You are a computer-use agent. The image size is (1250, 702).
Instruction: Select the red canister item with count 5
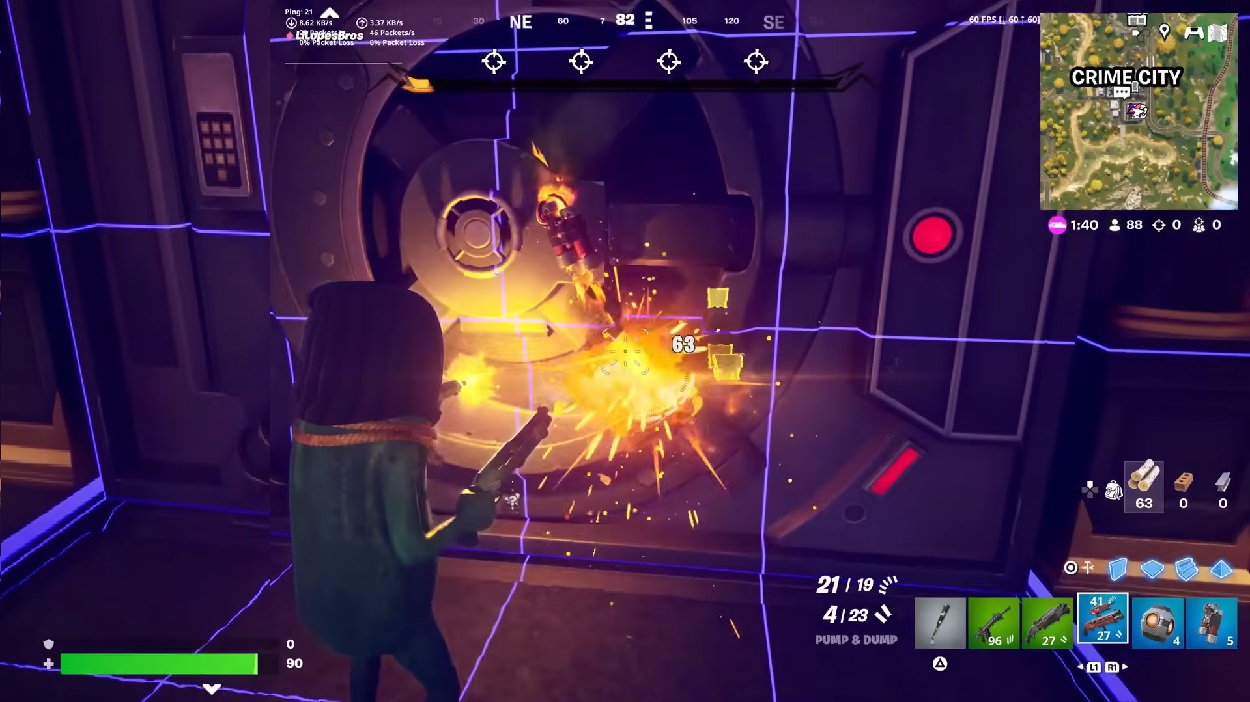pyautogui.click(x=1212, y=623)
